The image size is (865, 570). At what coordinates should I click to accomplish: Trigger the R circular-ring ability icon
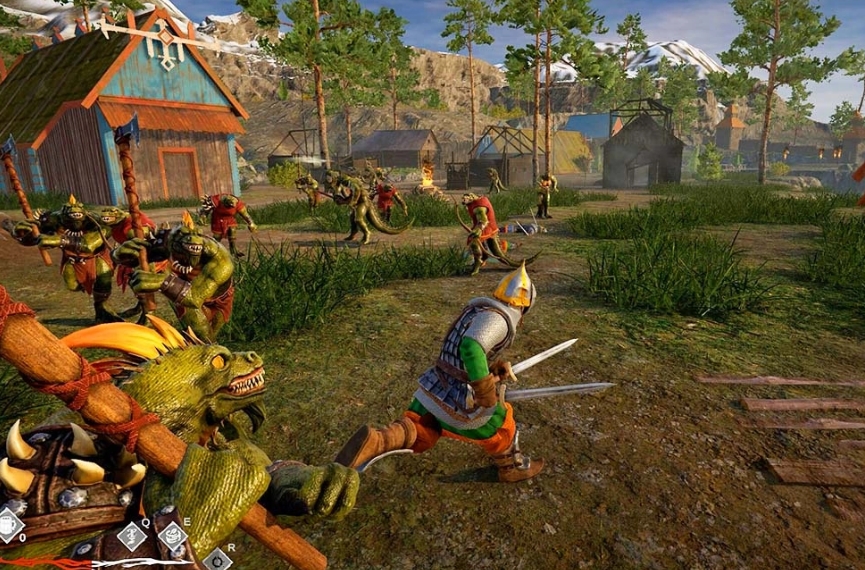[216, 559]
